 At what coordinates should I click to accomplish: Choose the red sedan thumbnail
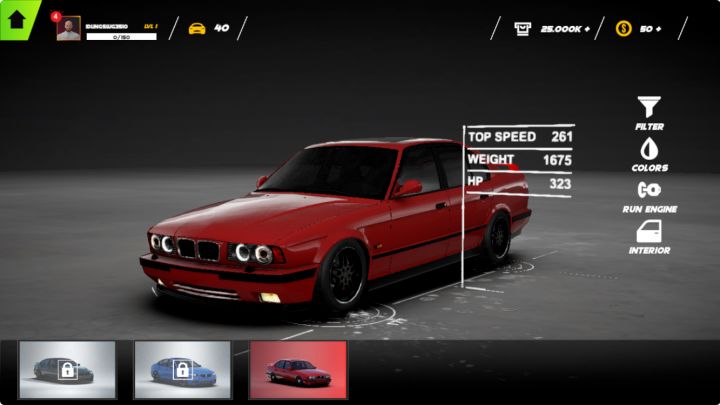pyautogui.click(x=297, y=370)
